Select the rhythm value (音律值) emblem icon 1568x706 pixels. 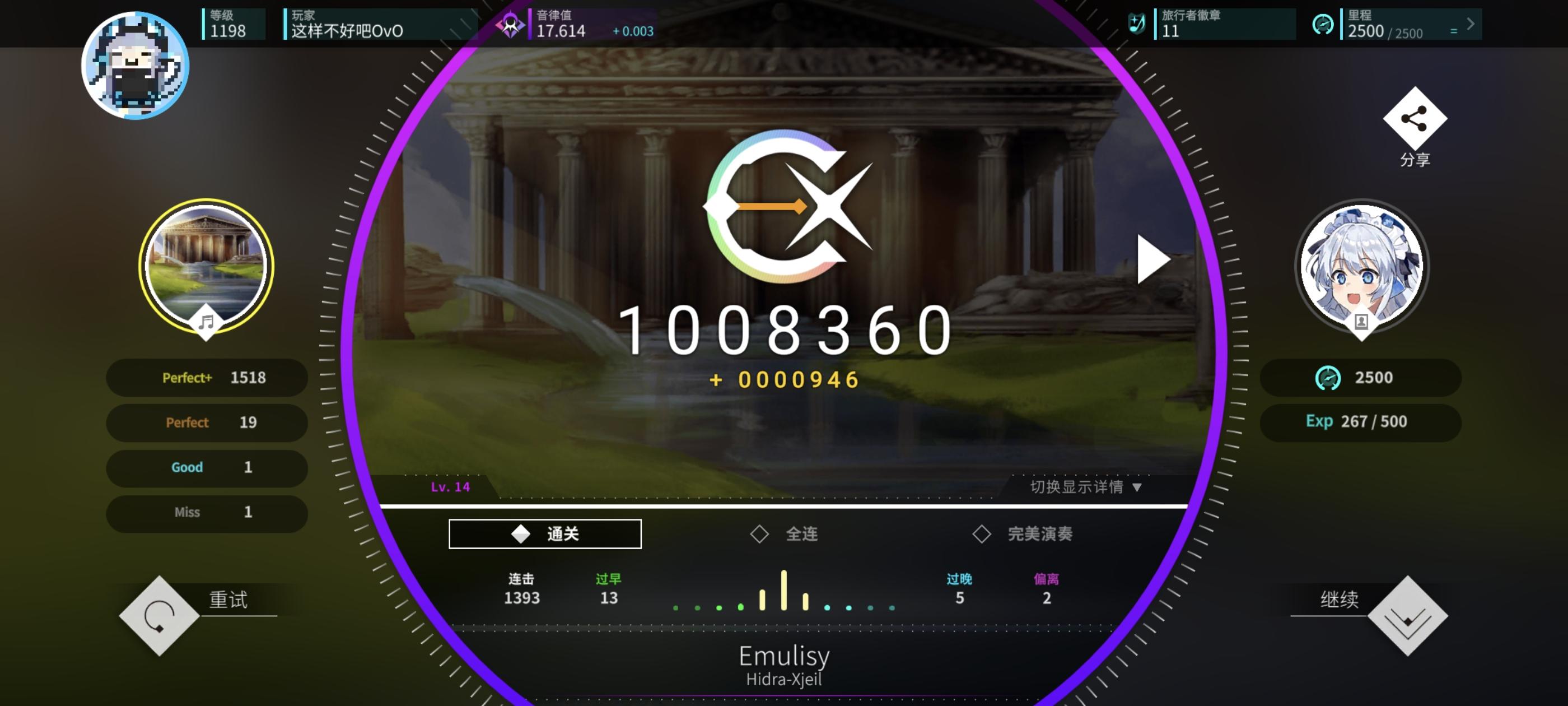510,24
